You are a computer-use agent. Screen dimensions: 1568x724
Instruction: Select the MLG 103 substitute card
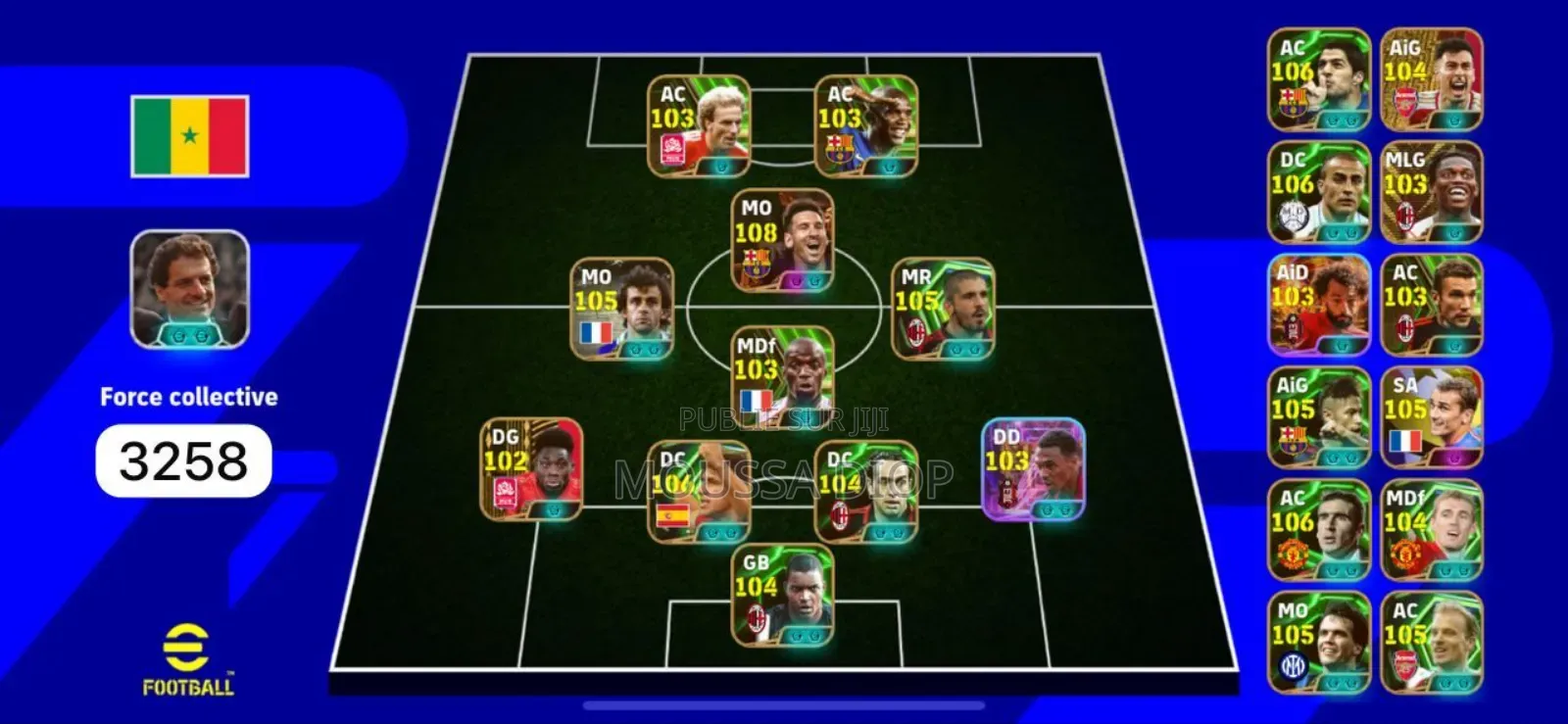[x=1432, y=192]
